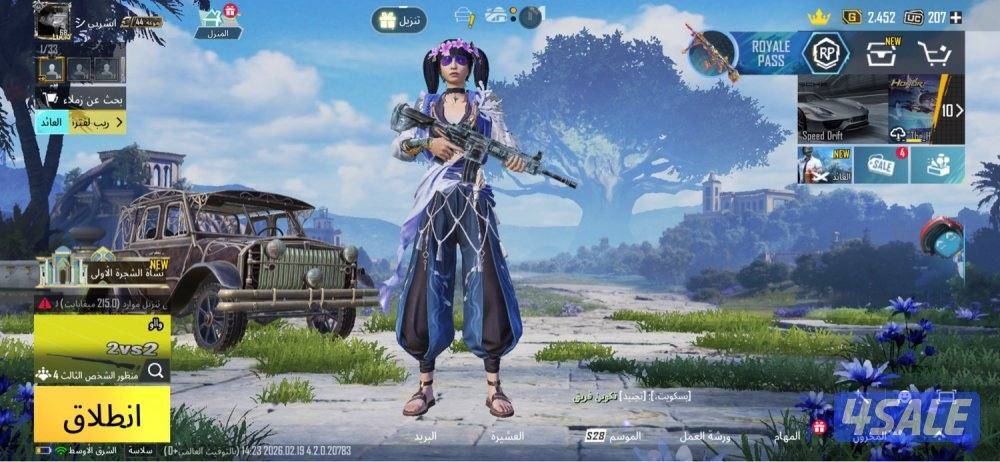
Task: Open the crate box marked NEW
Action: [881, 53]
